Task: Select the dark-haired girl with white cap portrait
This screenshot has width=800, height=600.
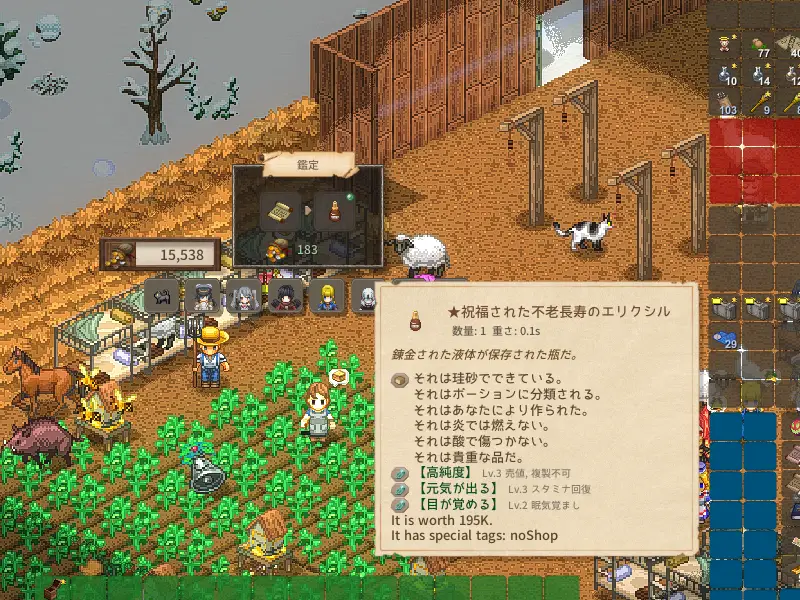Action: (204, 296)
